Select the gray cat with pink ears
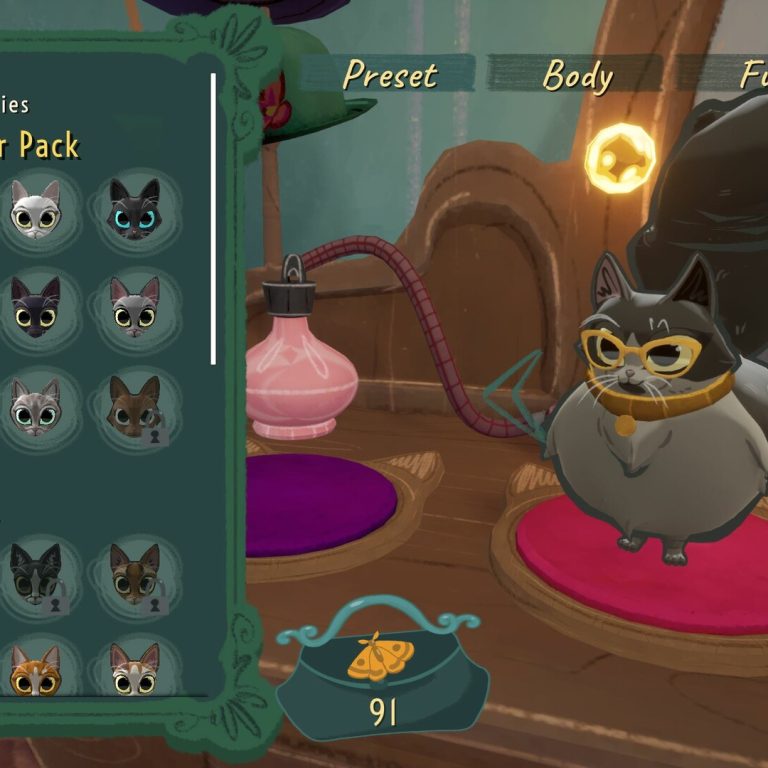This screenshot has width=768, height=768. click(134, 306)
